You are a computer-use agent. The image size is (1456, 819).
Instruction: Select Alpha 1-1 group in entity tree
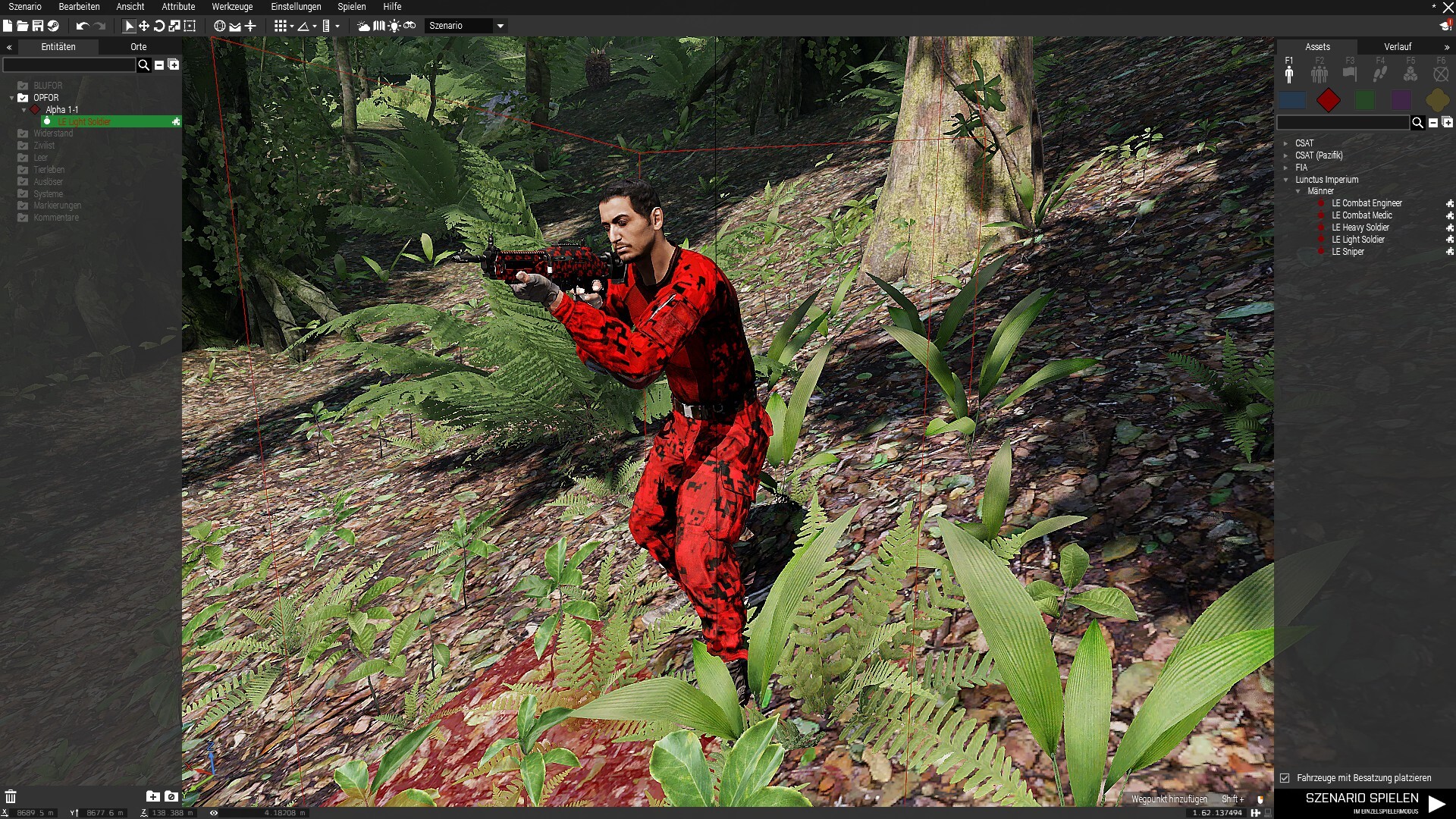(61, 110)
